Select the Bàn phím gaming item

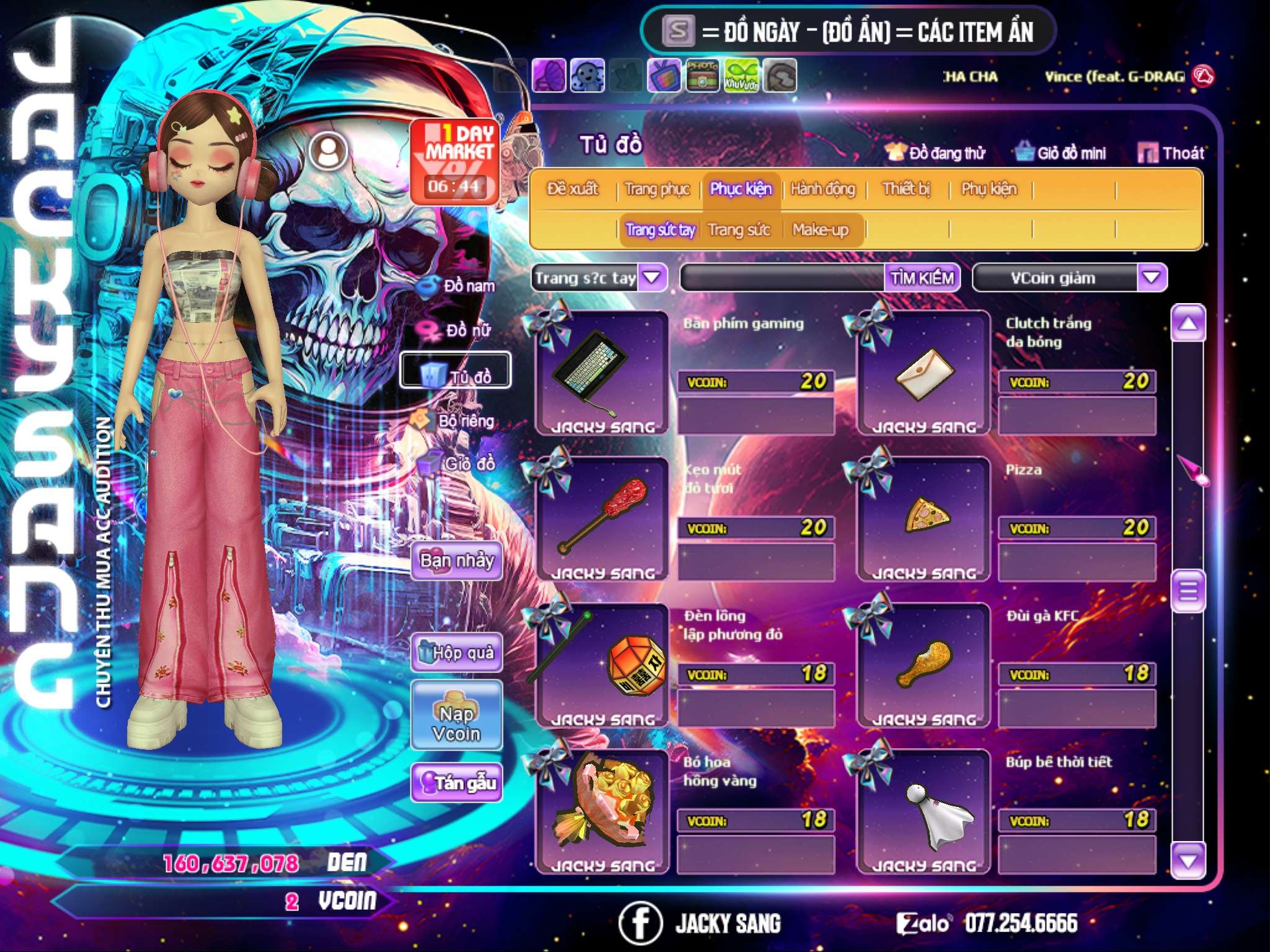pos(601,373)
